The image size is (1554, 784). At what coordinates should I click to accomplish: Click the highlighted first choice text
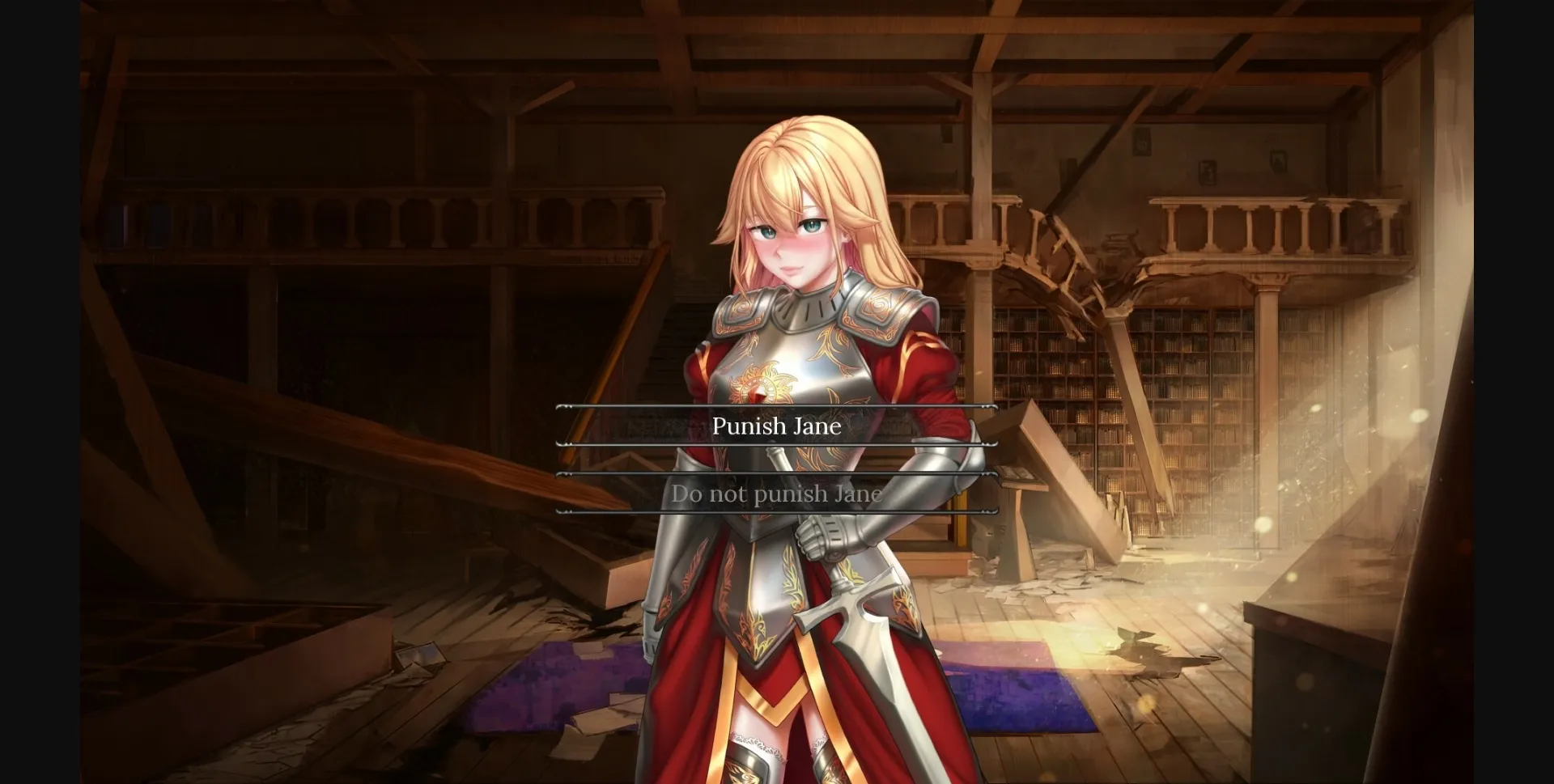777,426
